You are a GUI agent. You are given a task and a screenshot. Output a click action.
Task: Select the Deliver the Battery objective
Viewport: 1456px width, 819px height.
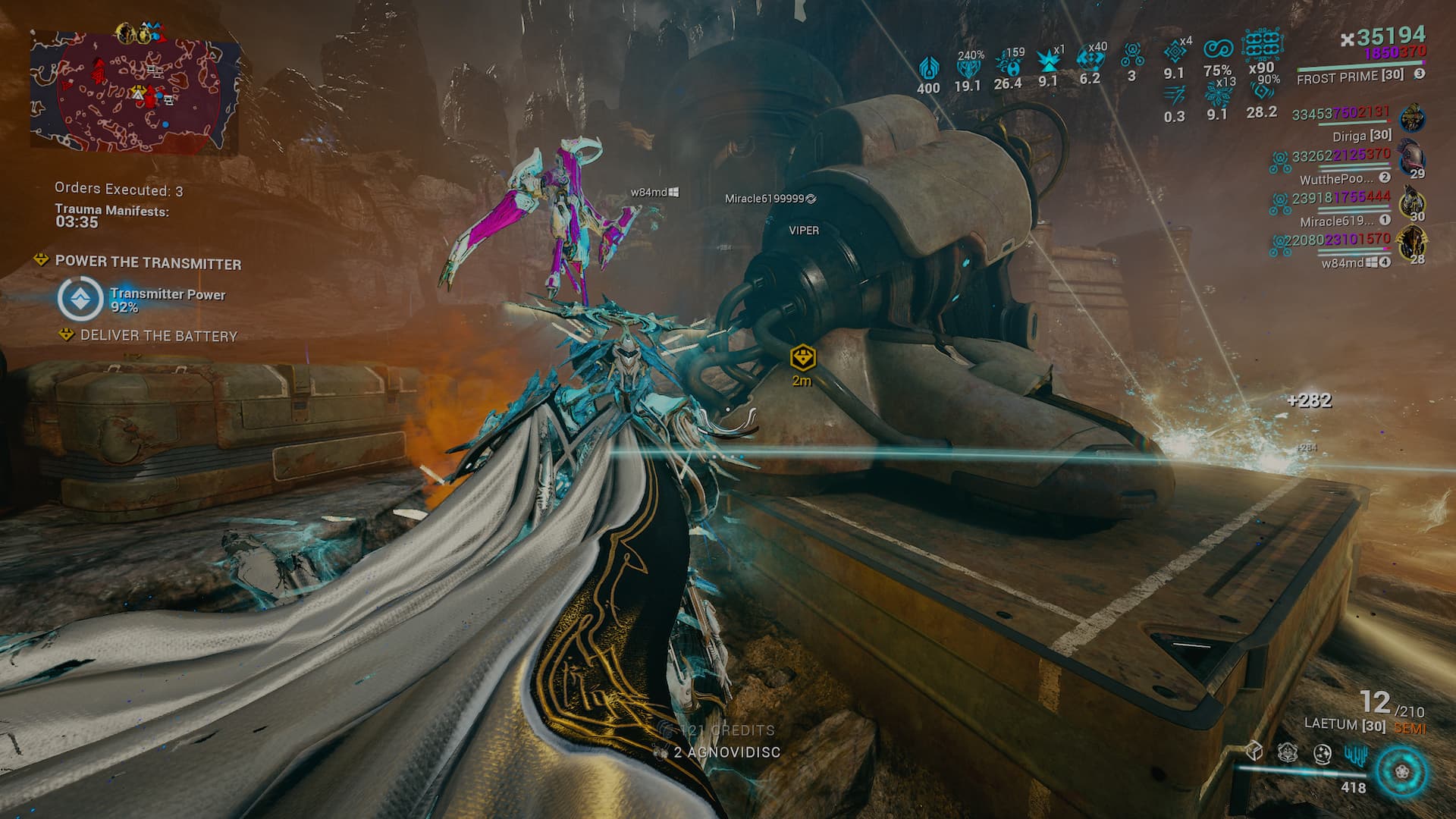158,336
